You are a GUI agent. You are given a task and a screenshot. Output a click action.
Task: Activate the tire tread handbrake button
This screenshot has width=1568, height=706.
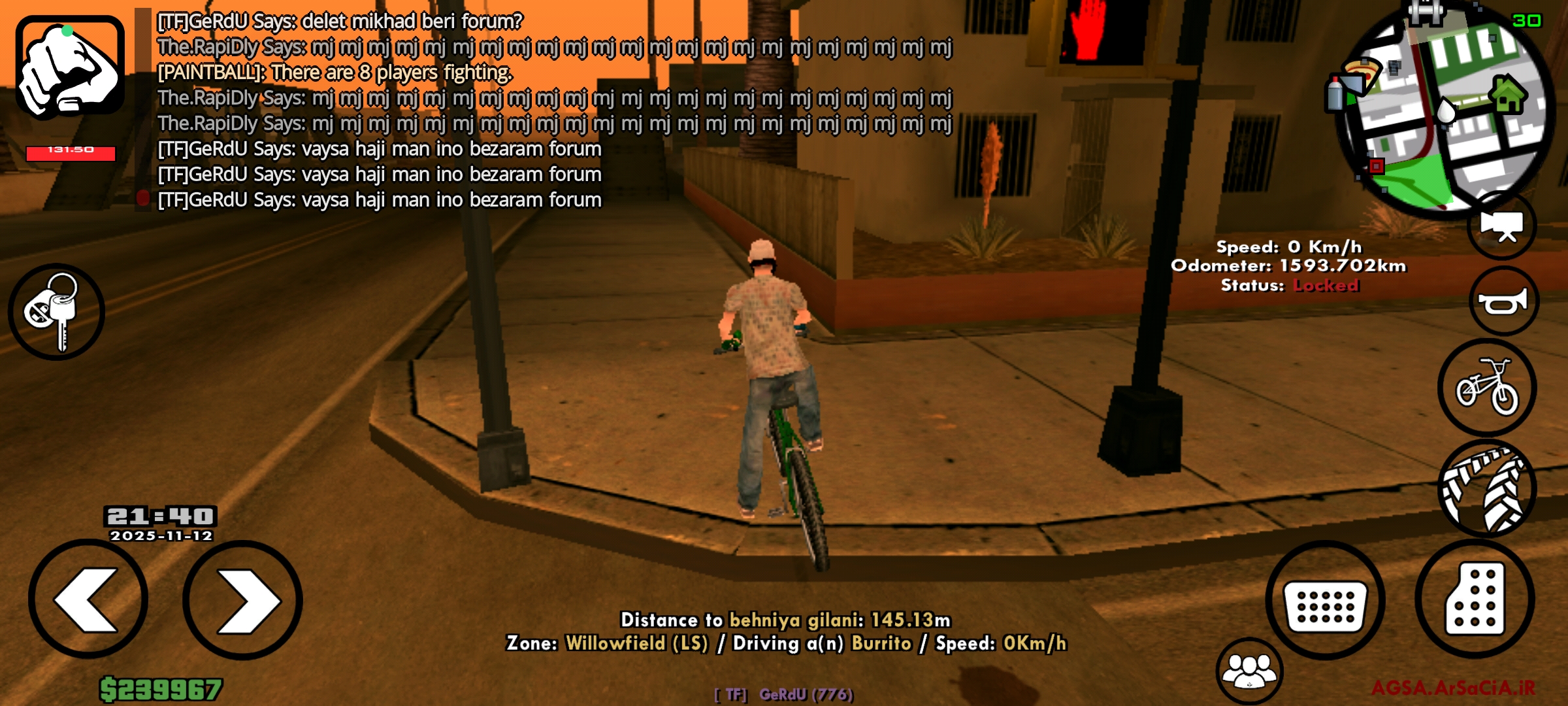click(x=1487, y=488)
